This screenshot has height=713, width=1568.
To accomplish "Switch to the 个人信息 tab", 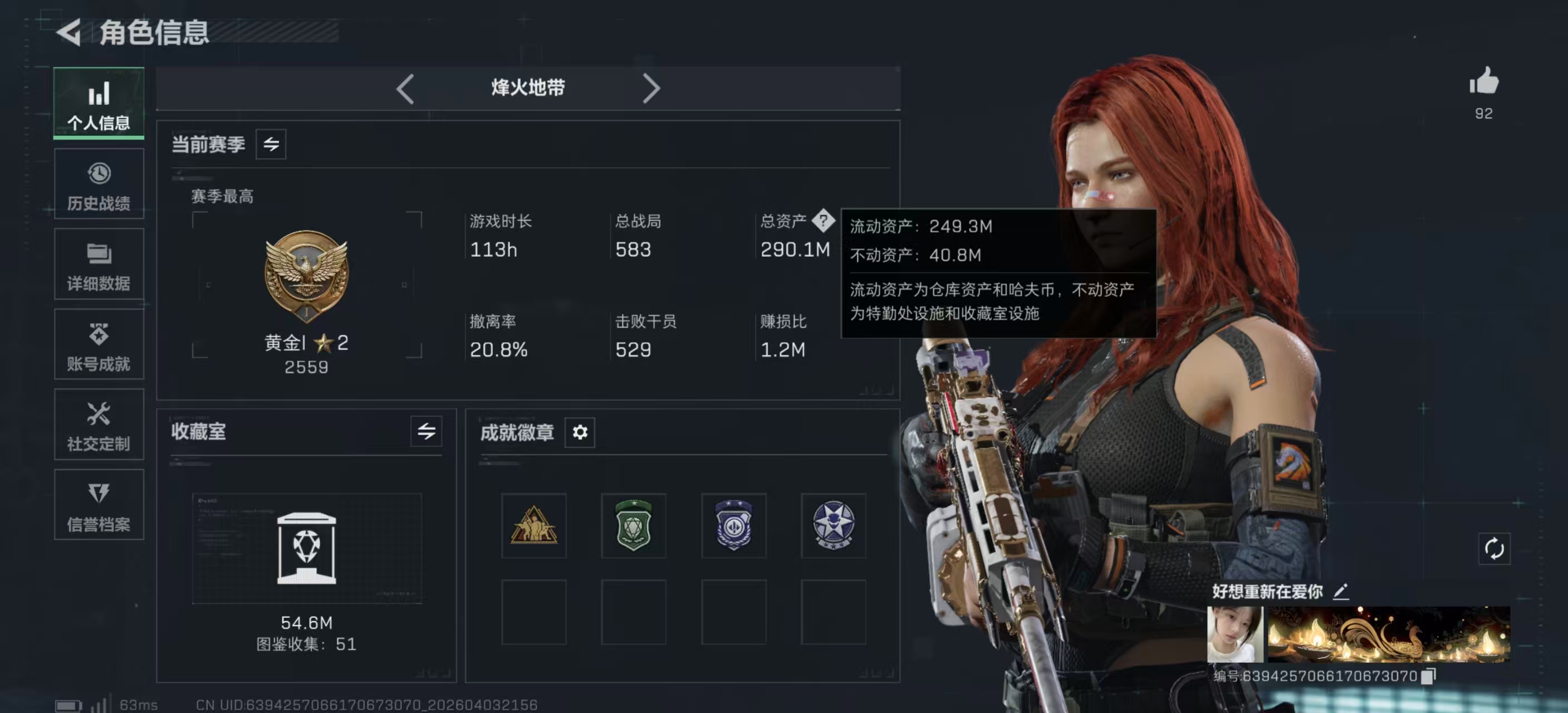I will 99,104.
